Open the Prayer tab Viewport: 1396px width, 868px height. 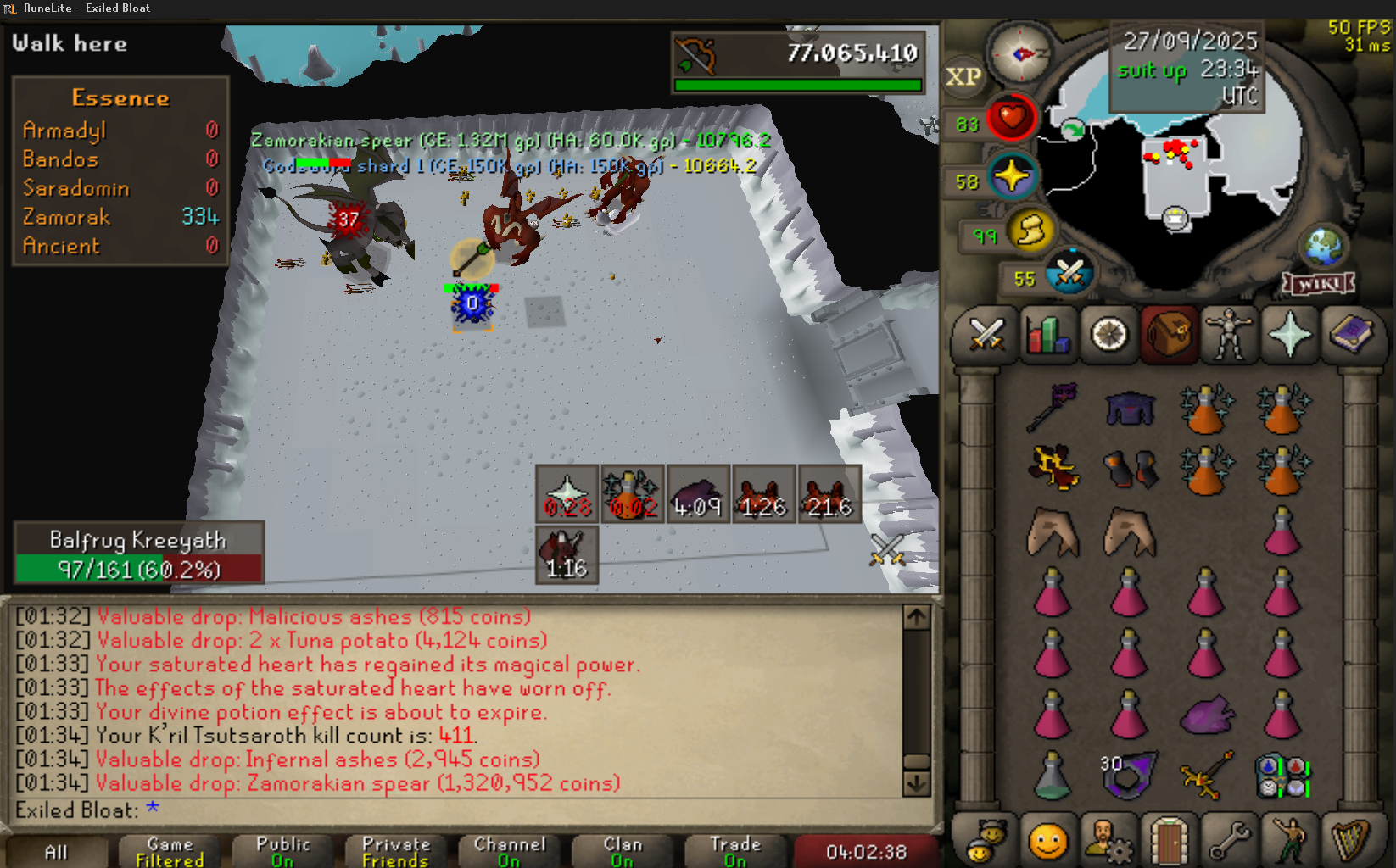1290,335
